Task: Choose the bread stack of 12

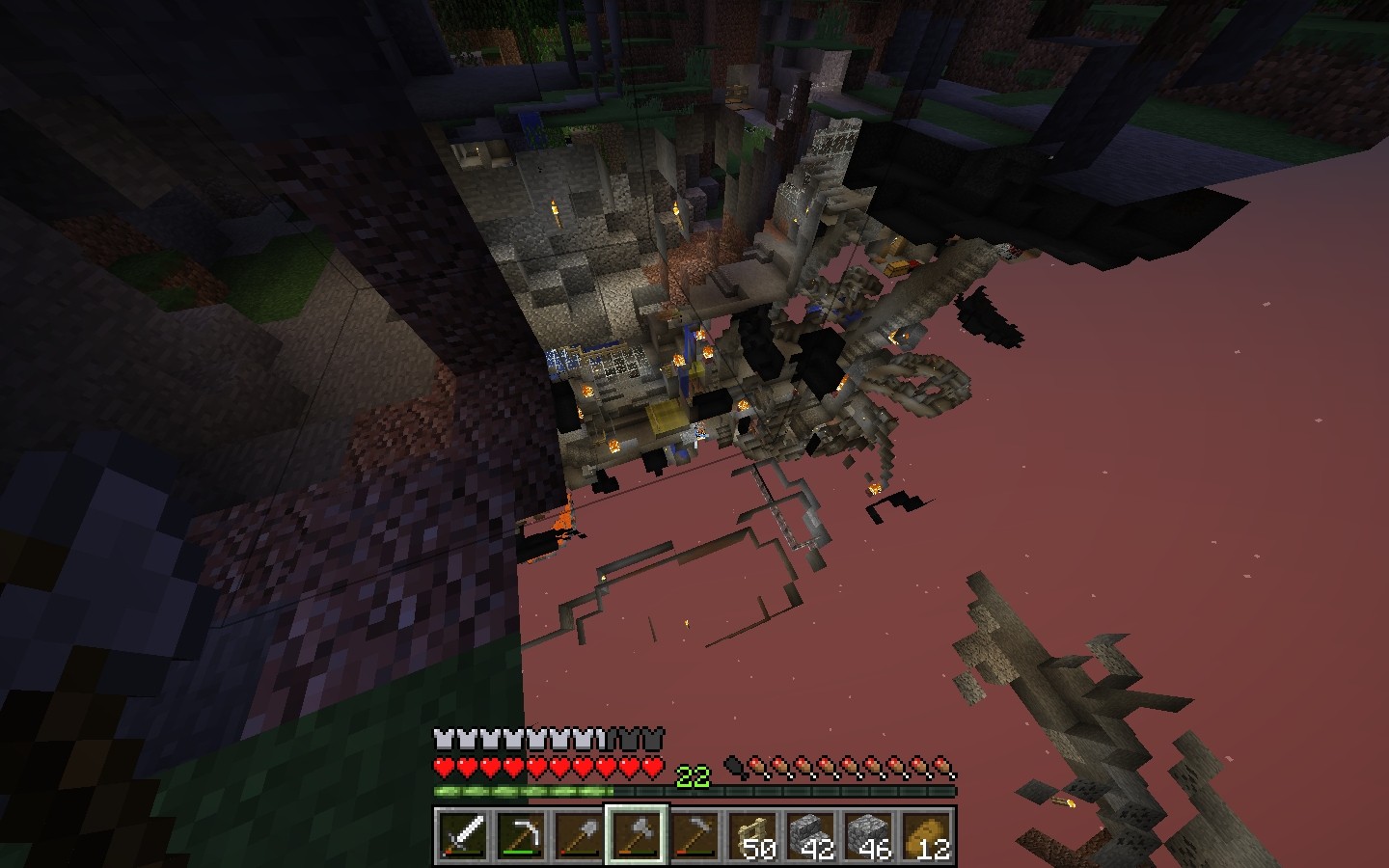Action: tap(925, 835)
